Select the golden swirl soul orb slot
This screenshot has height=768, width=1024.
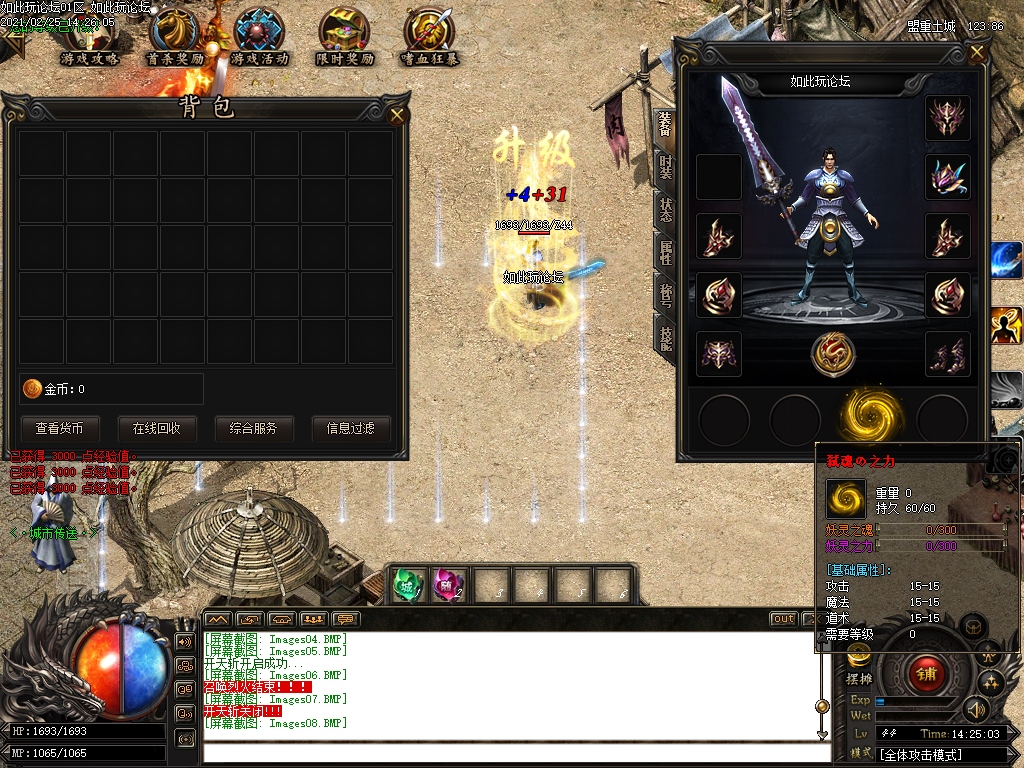tap(864, 415)
